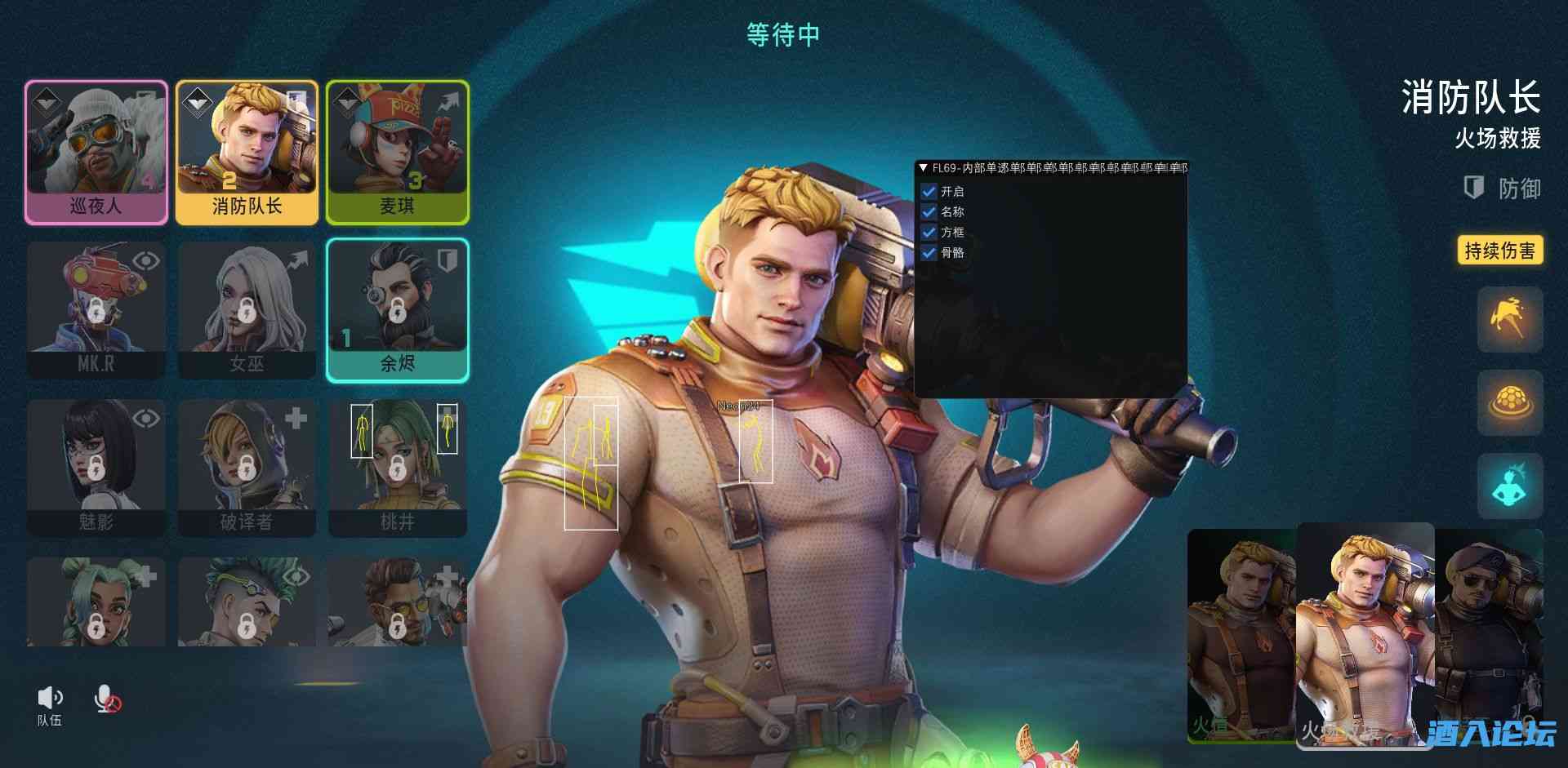Screen dimensions: 1568x768
Task: Choose the locked 魅影 hero card
Action: 96,468
